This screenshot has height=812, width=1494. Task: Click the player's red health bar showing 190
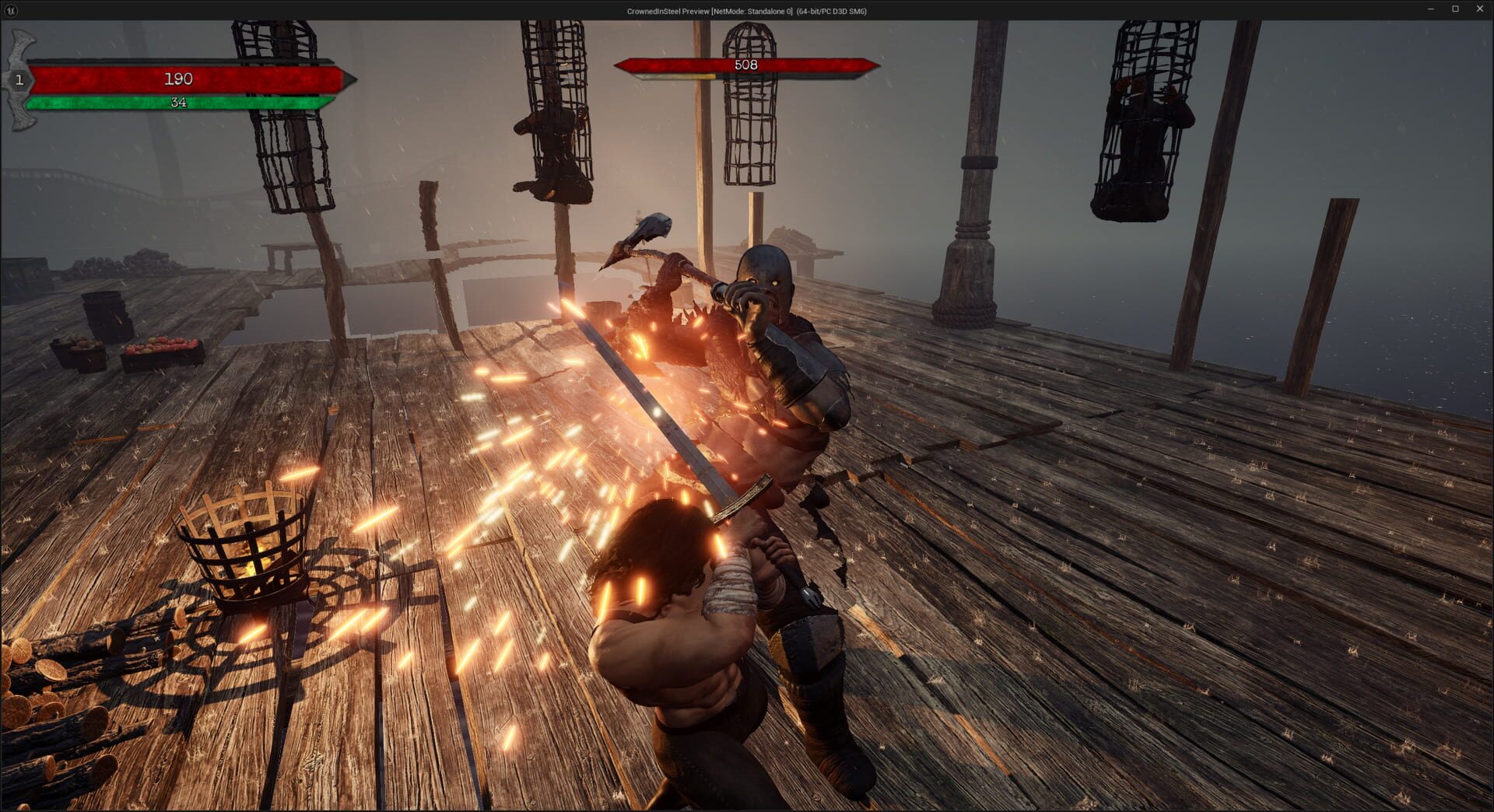click(177, 78)
